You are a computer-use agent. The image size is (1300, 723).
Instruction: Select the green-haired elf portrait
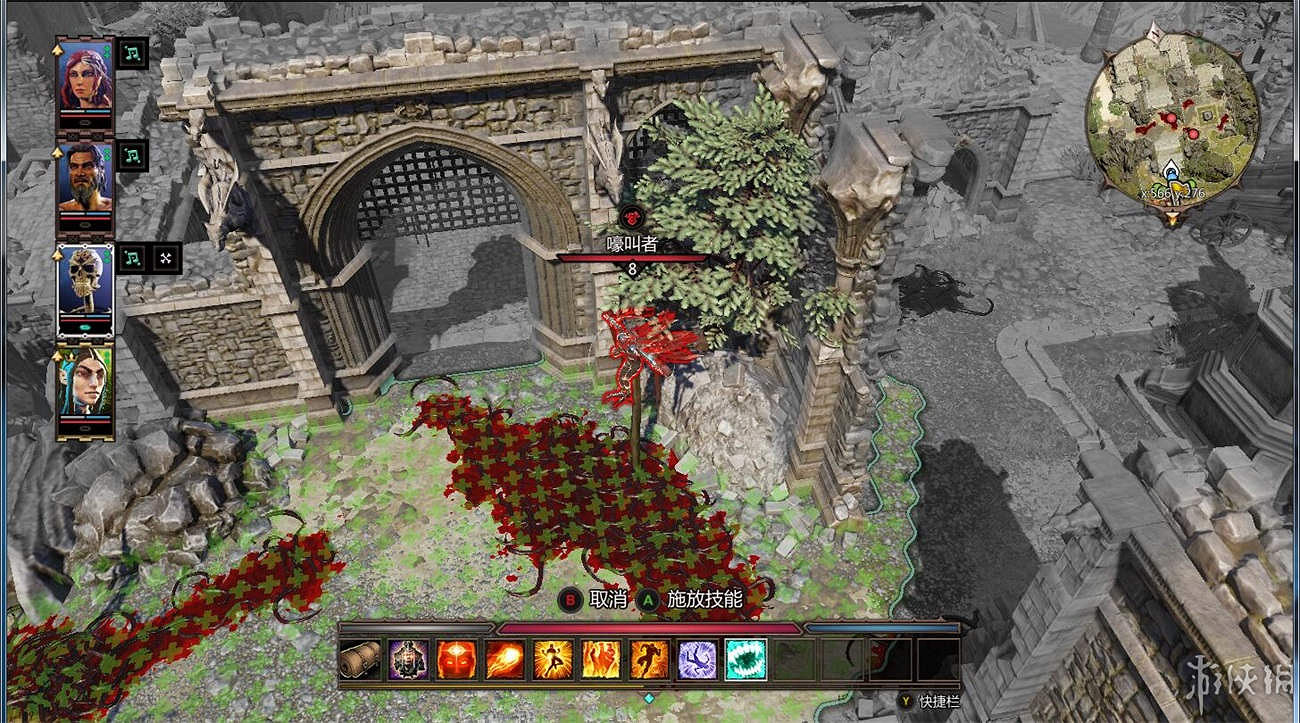coord(85,382)
